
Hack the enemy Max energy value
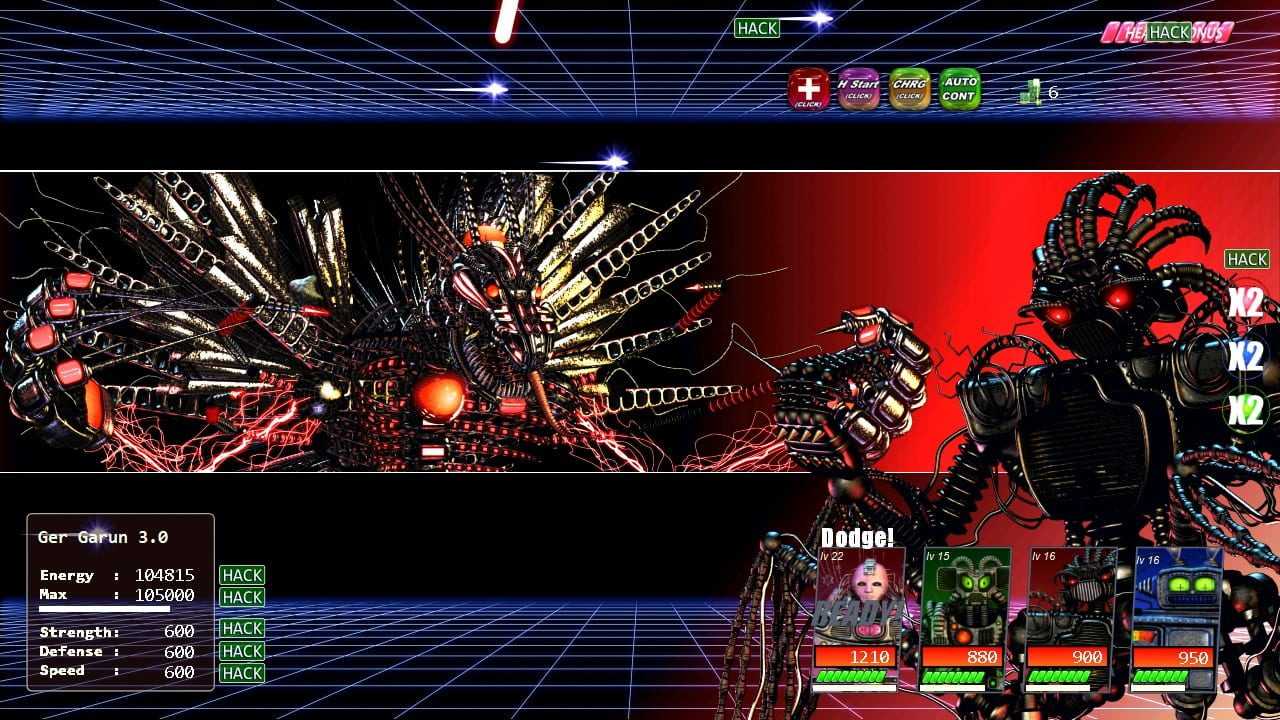[x=242, y=597]
